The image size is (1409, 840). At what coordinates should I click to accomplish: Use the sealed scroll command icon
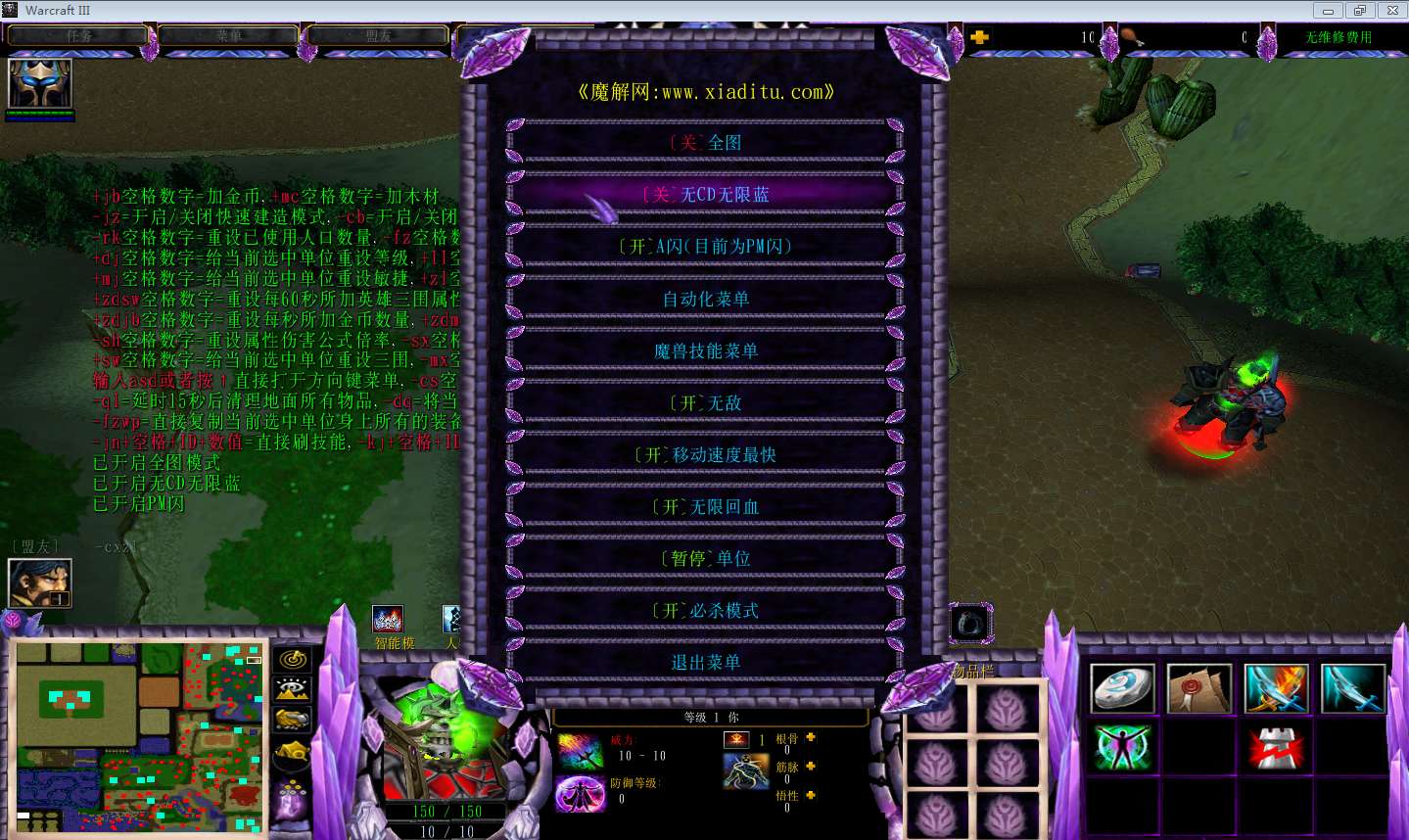[1199, 688]
